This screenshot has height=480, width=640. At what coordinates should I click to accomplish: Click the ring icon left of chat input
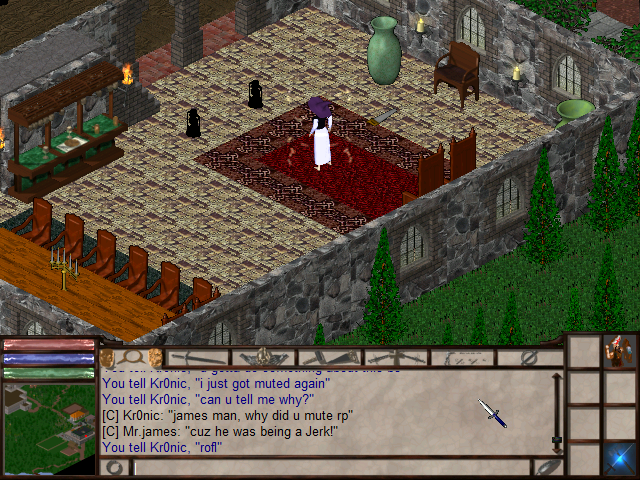(x=115, y=467)
